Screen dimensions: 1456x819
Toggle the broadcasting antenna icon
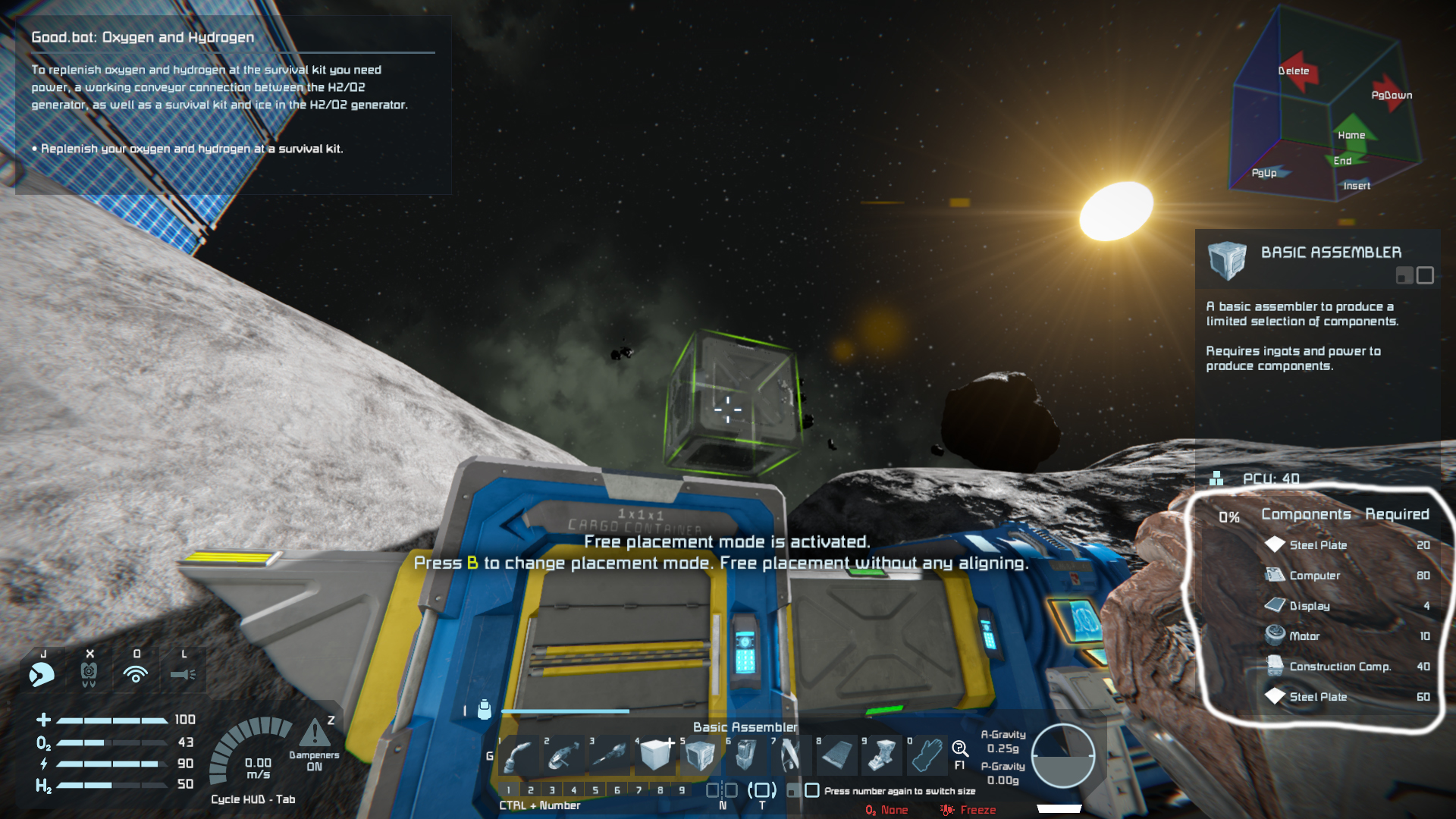click(x=136, y=673)
